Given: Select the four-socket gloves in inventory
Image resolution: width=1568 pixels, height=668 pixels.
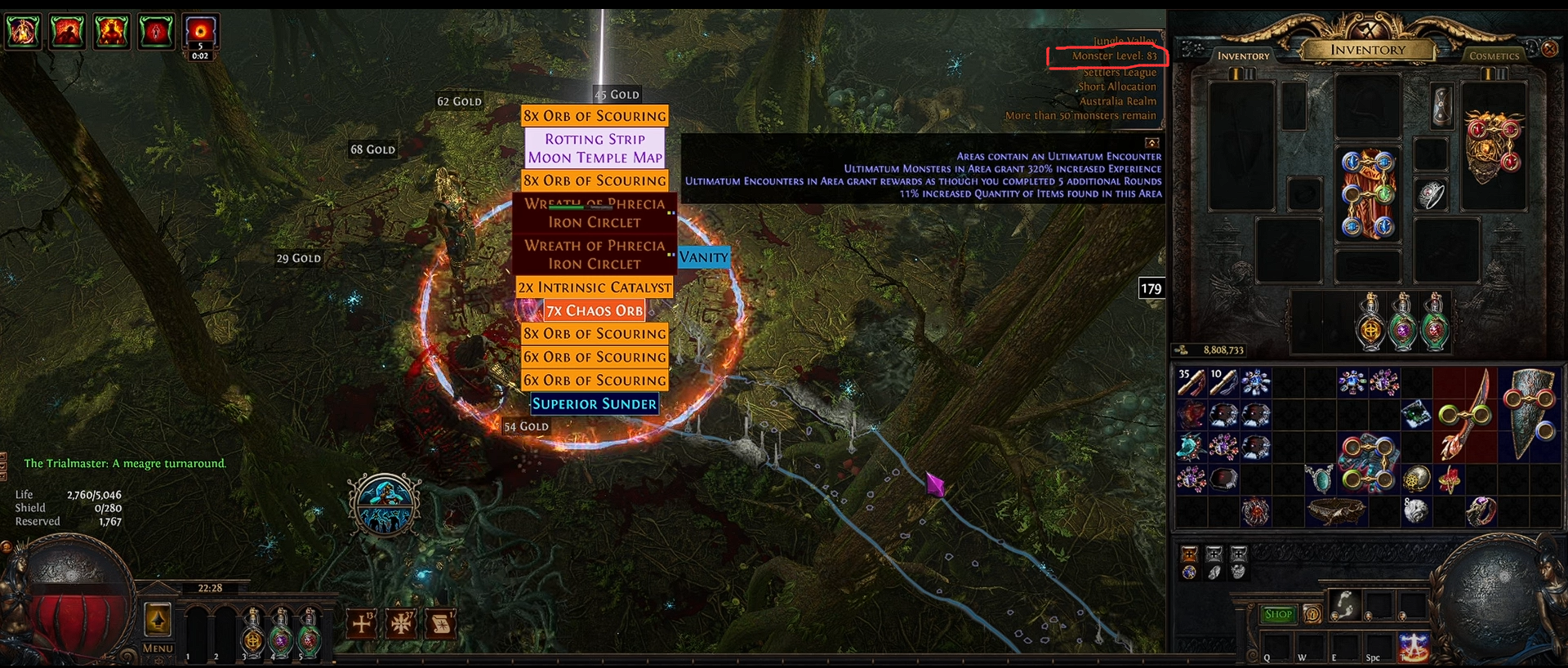Looking at the screenshot, I should (x=1368, y=463).
